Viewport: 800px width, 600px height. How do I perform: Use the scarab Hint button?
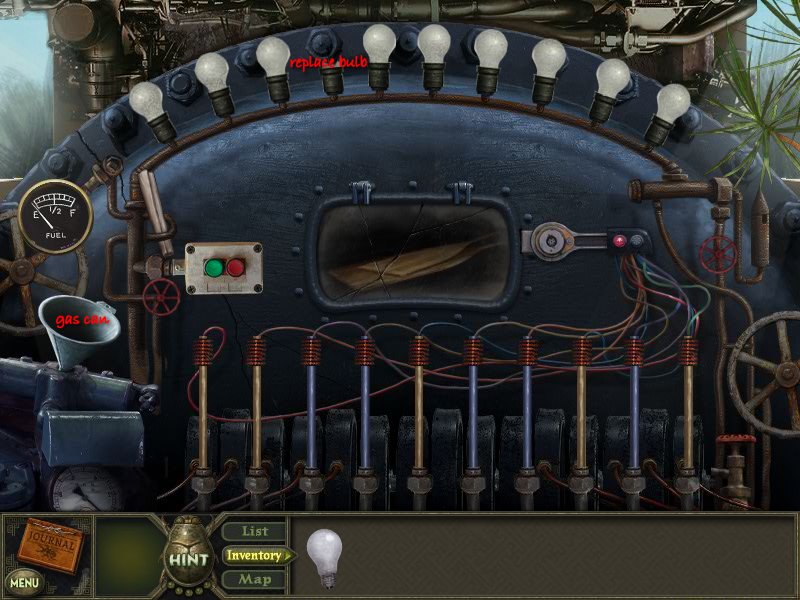click(187, 556)
